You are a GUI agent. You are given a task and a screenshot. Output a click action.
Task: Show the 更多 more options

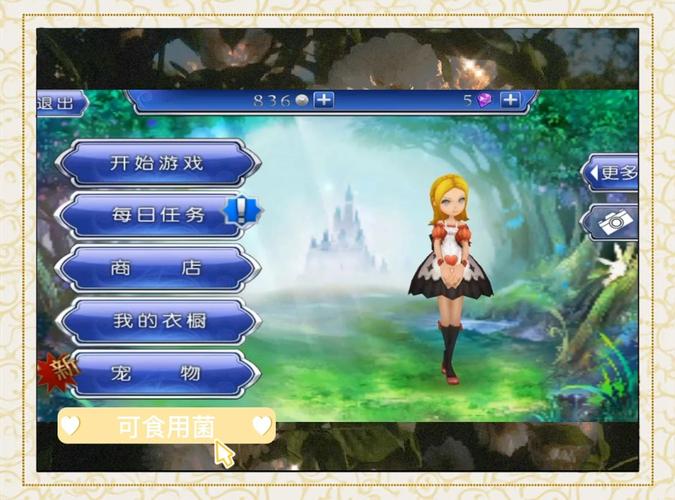pyautogui.click(x=613, y=172)
